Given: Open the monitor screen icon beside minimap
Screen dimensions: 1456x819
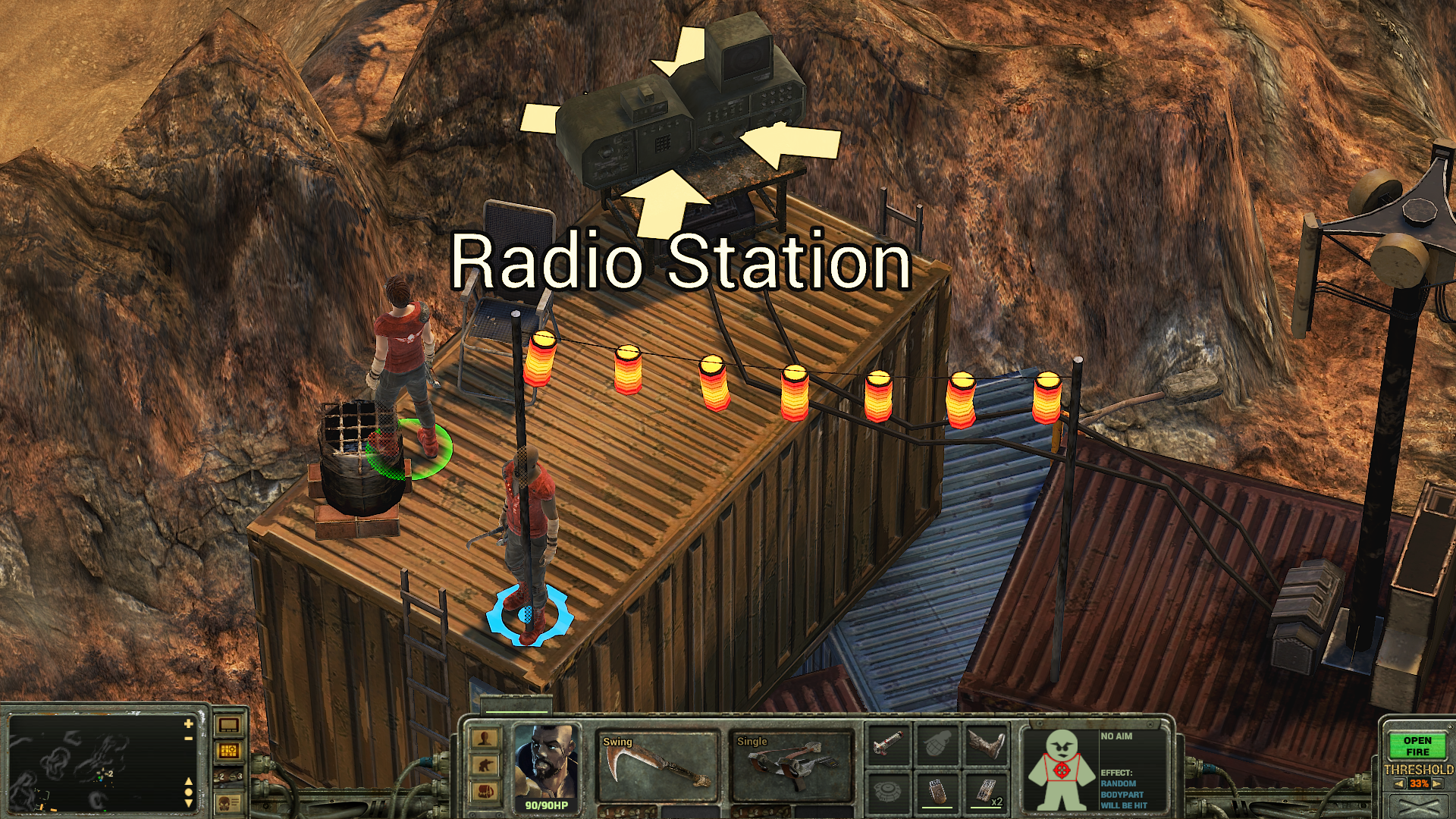Looking at the screenshot, I should 229,725.
